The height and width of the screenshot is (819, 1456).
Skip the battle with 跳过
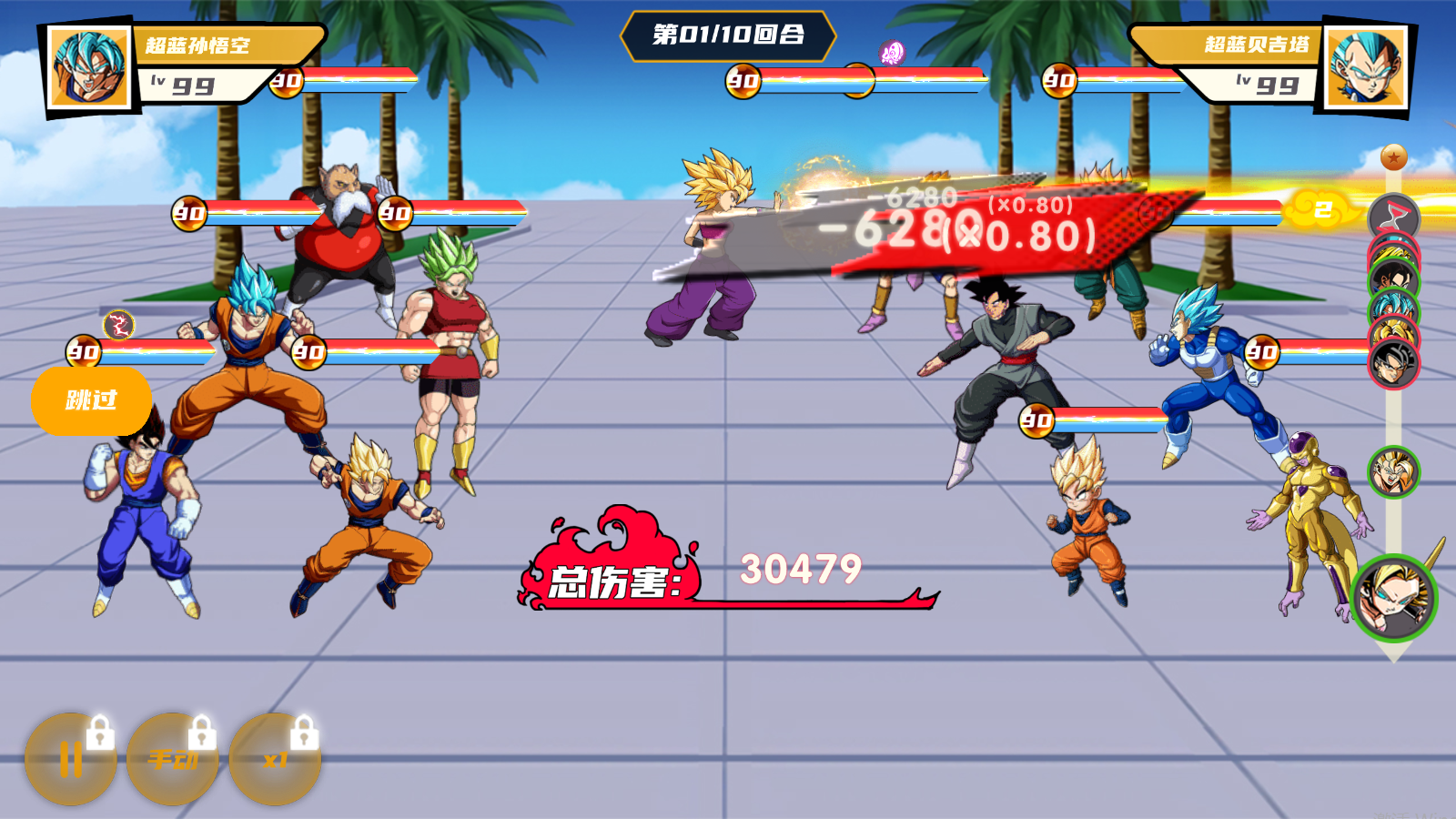(x=91, y=400)
